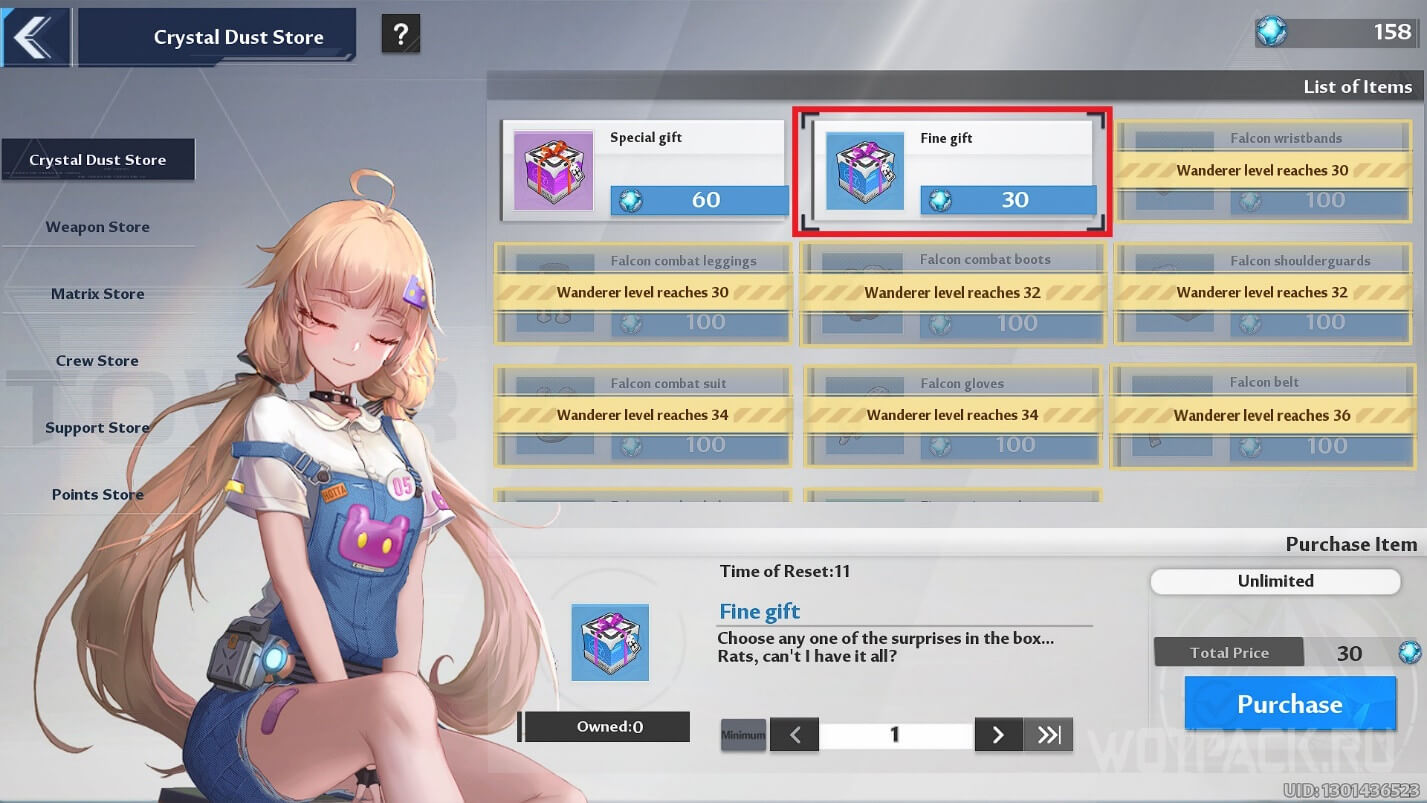
Task: Select the locked Falcon combat leggings item
Action: (x=643, y=293)
